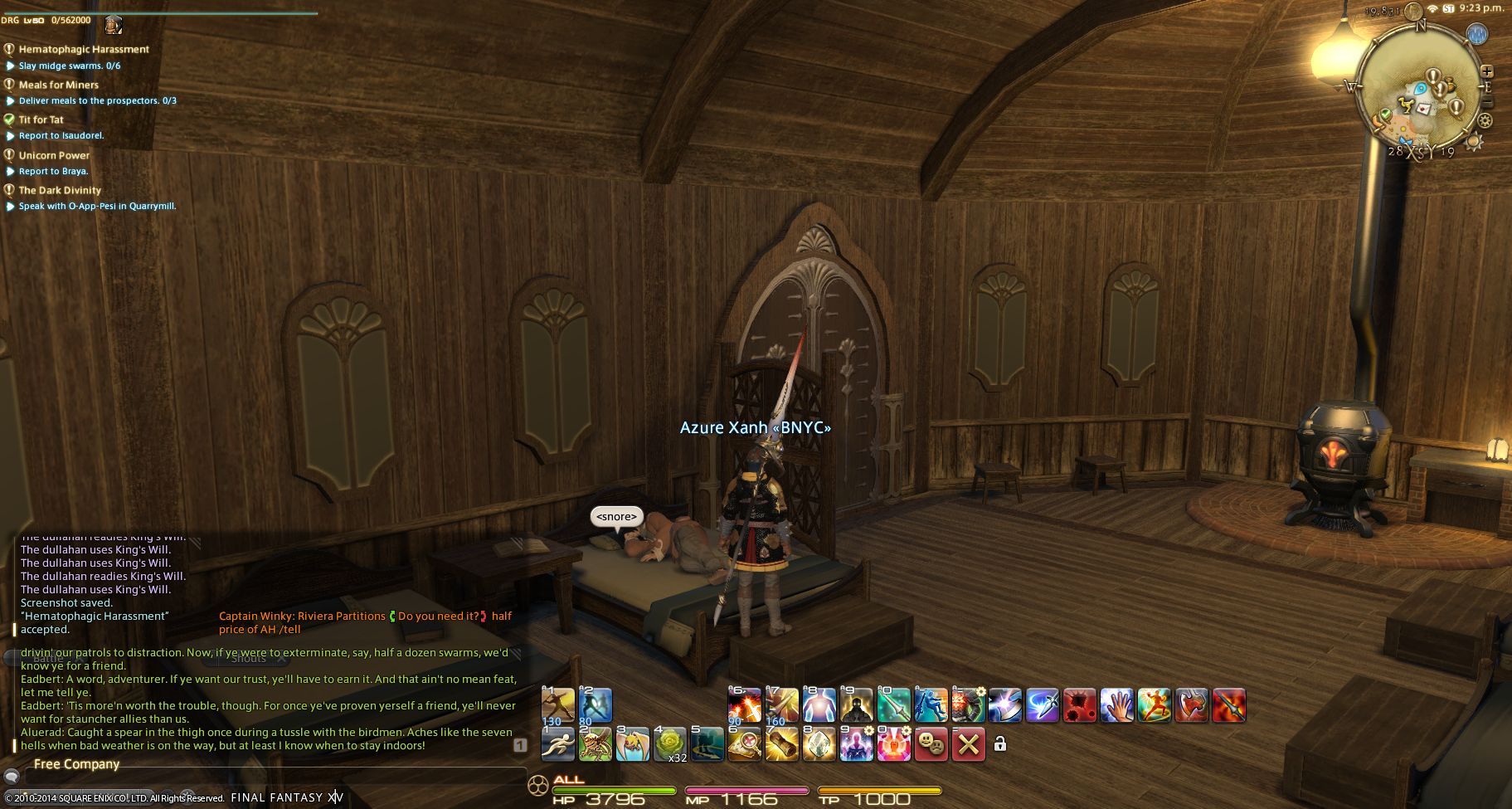Open minimap settings via the gear icon
This screenshot has height=809, width=1512.
pyautogui.click(x=1485, y=121)
